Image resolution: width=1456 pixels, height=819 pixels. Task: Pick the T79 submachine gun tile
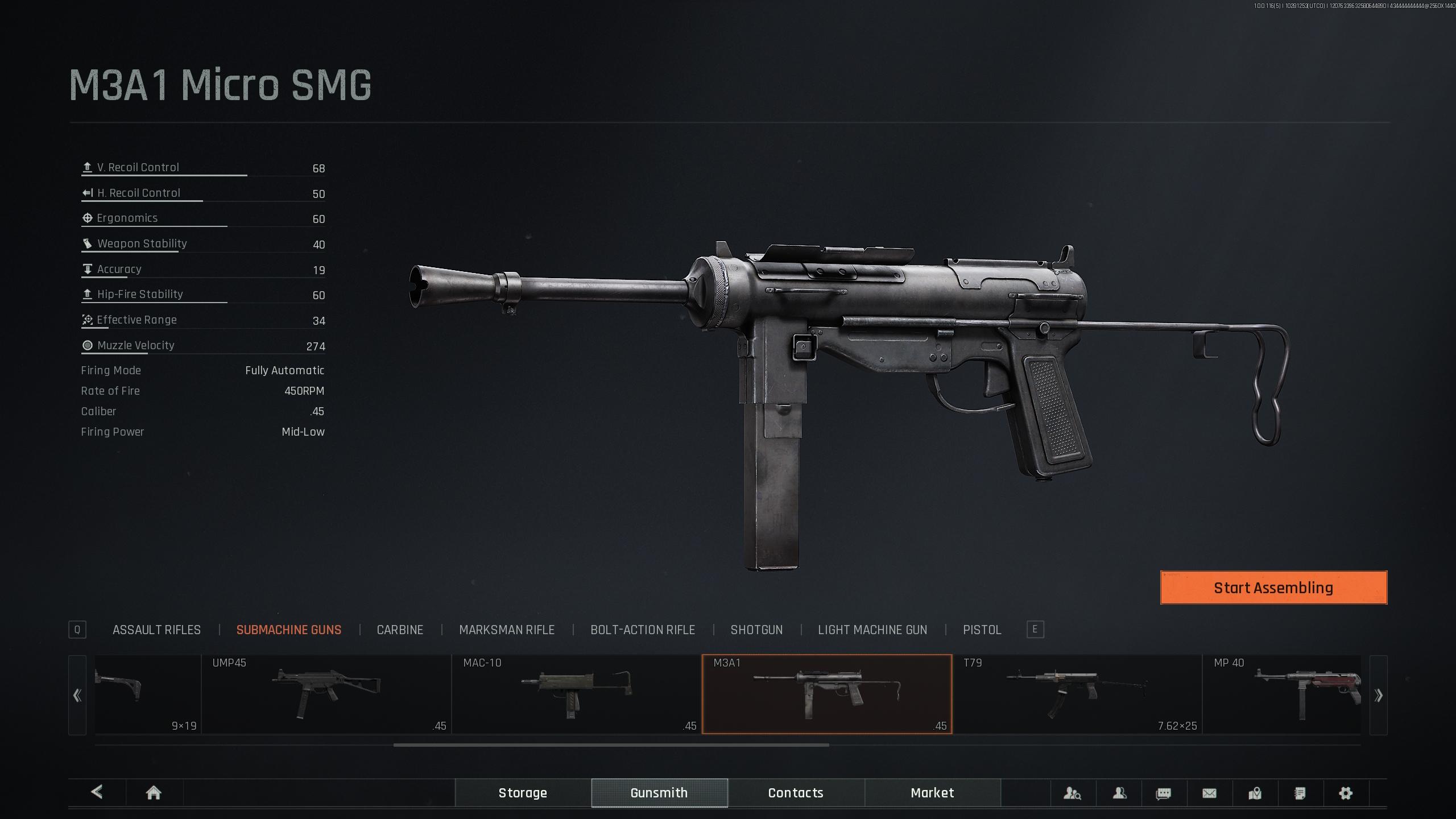(1077, 694)
